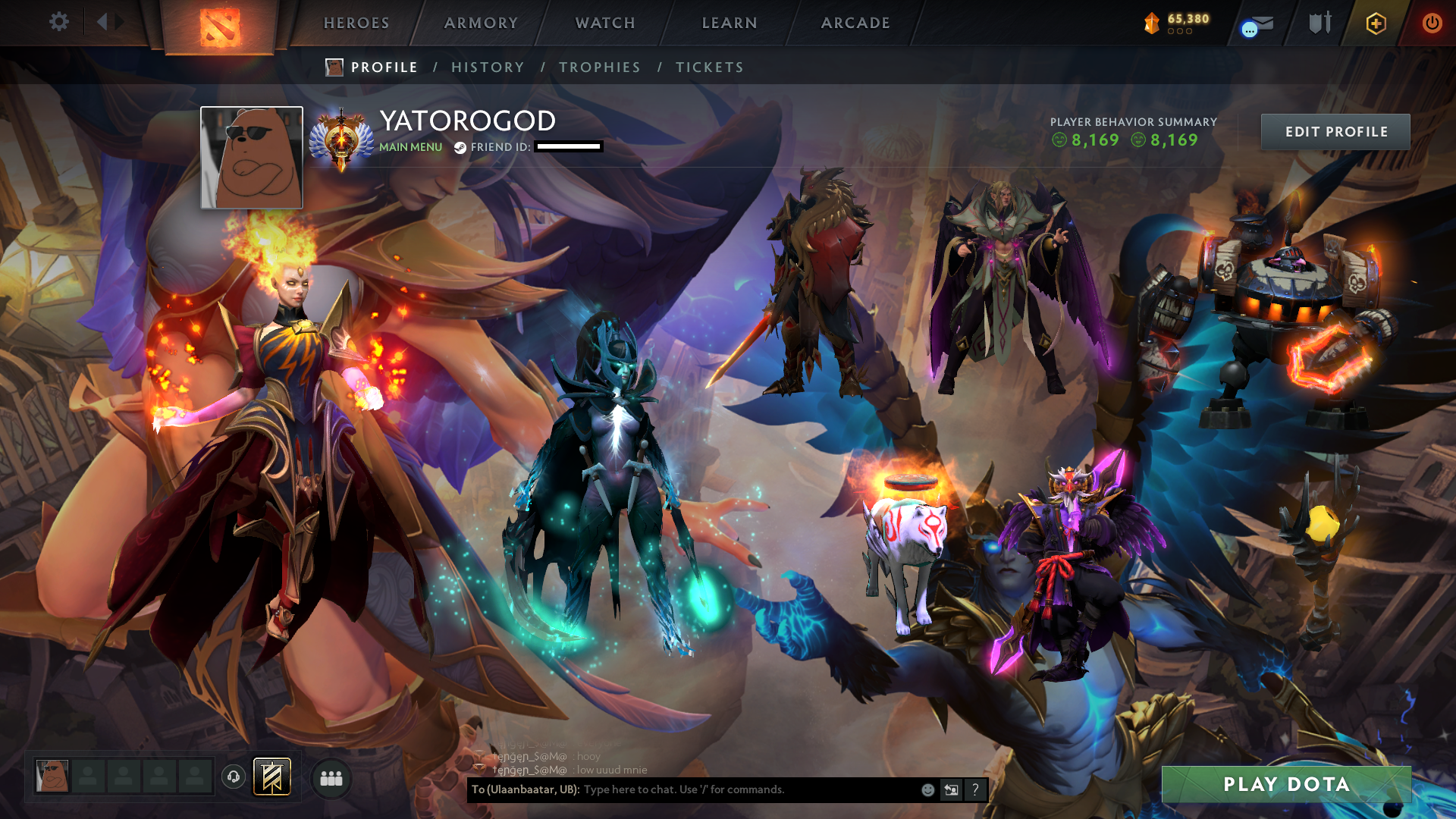Click the chat text input box

pos(747,789)
